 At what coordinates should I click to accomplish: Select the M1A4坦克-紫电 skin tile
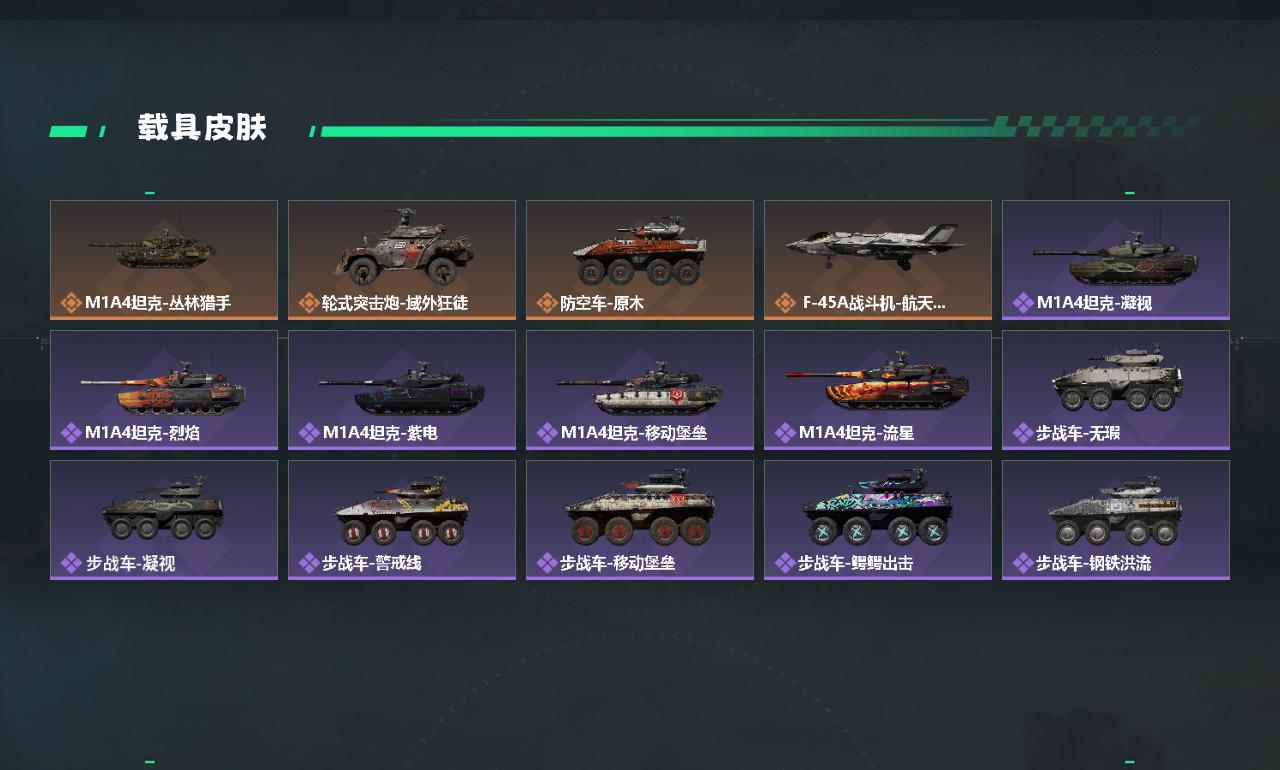tap(402, 390)
